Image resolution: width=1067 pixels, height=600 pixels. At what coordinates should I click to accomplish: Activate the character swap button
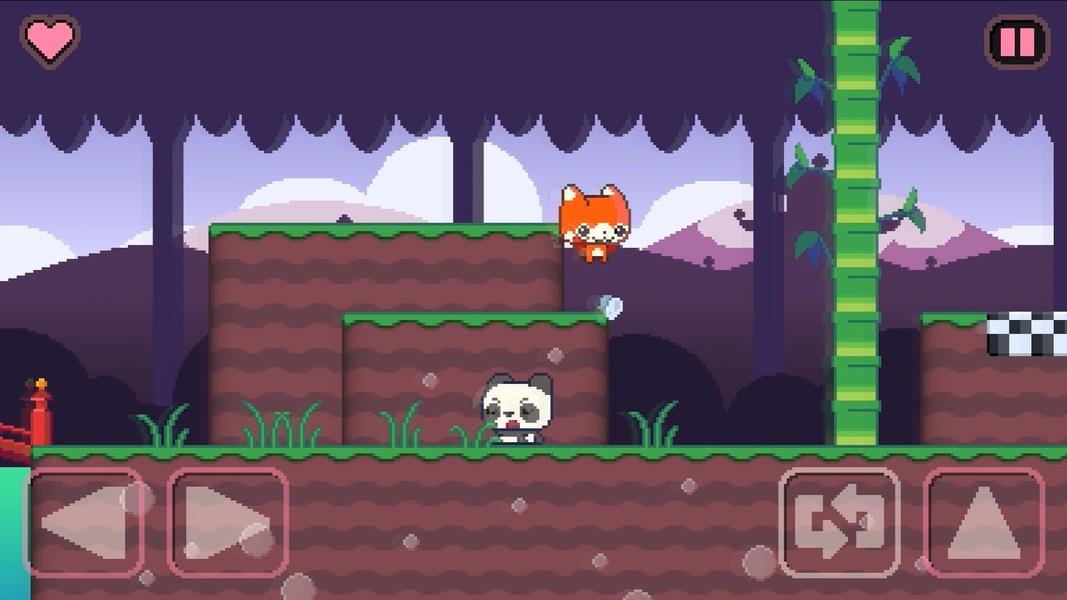[839, 523]
